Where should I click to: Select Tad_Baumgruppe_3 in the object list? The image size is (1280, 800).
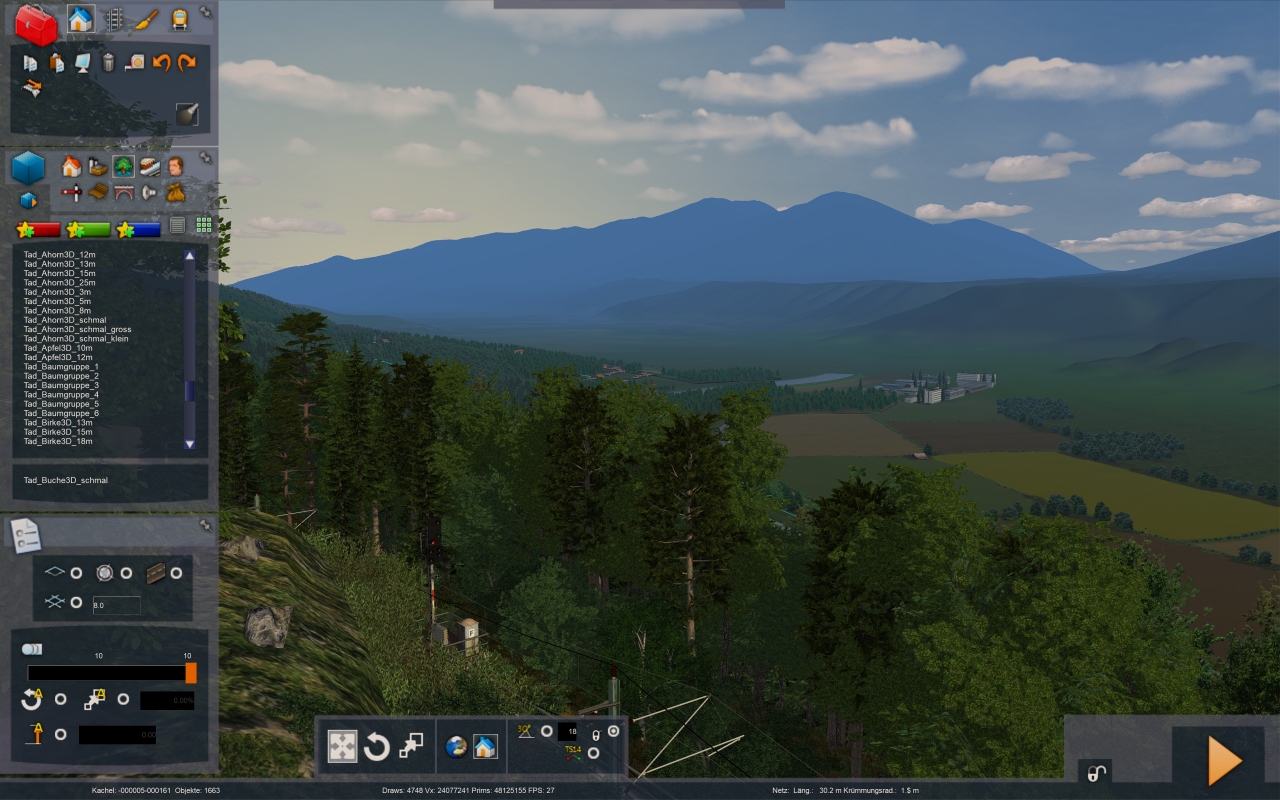(62, 385)
